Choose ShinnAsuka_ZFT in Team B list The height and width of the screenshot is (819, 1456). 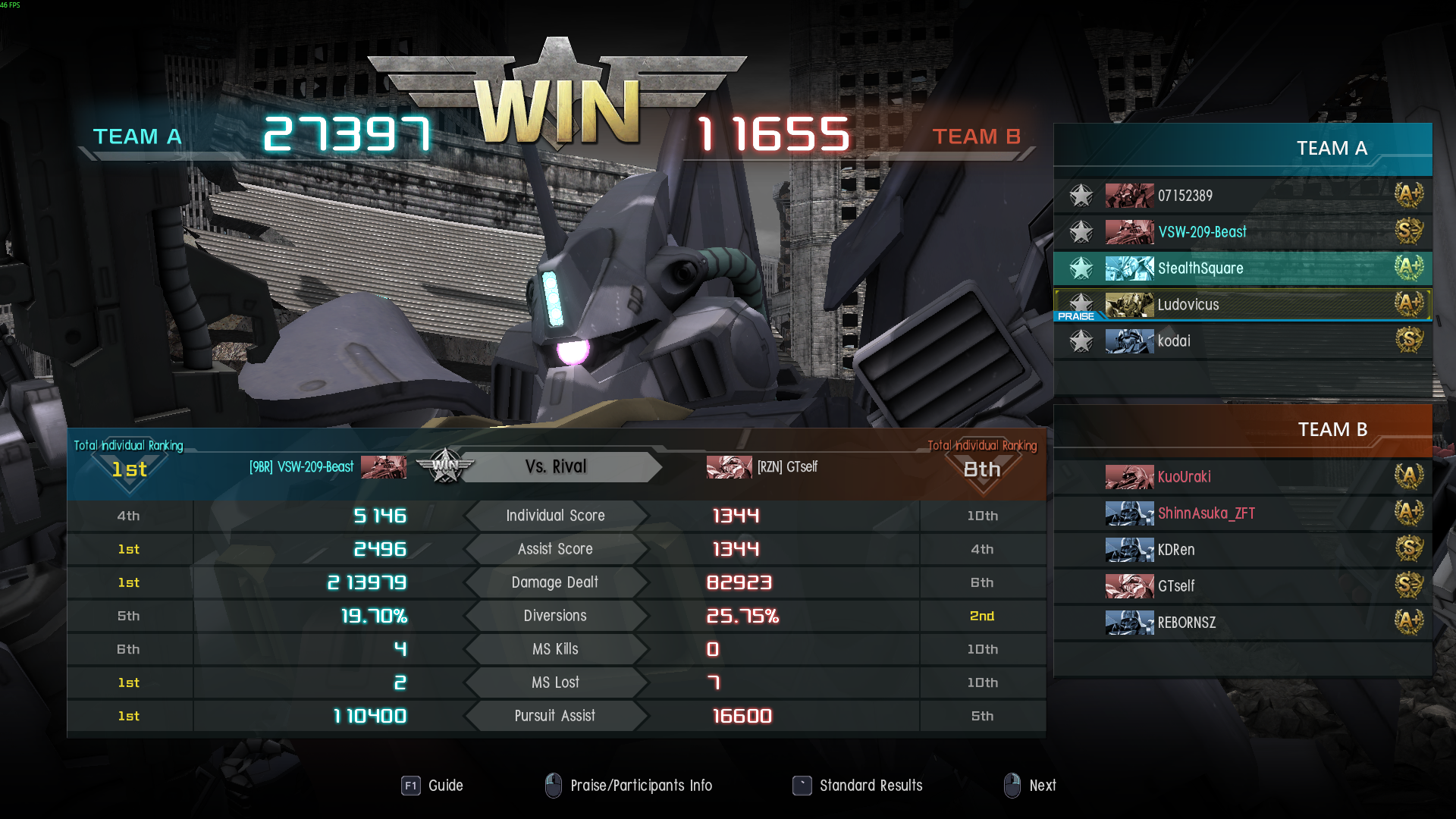1244,513
